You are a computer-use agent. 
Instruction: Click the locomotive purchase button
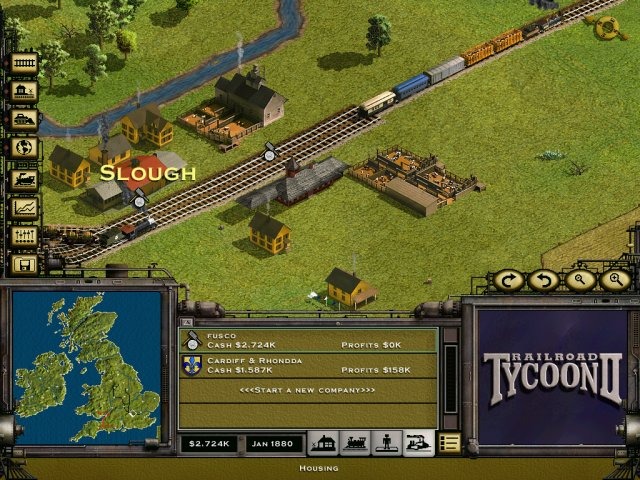pyautogui.click(x=24, y=178)
